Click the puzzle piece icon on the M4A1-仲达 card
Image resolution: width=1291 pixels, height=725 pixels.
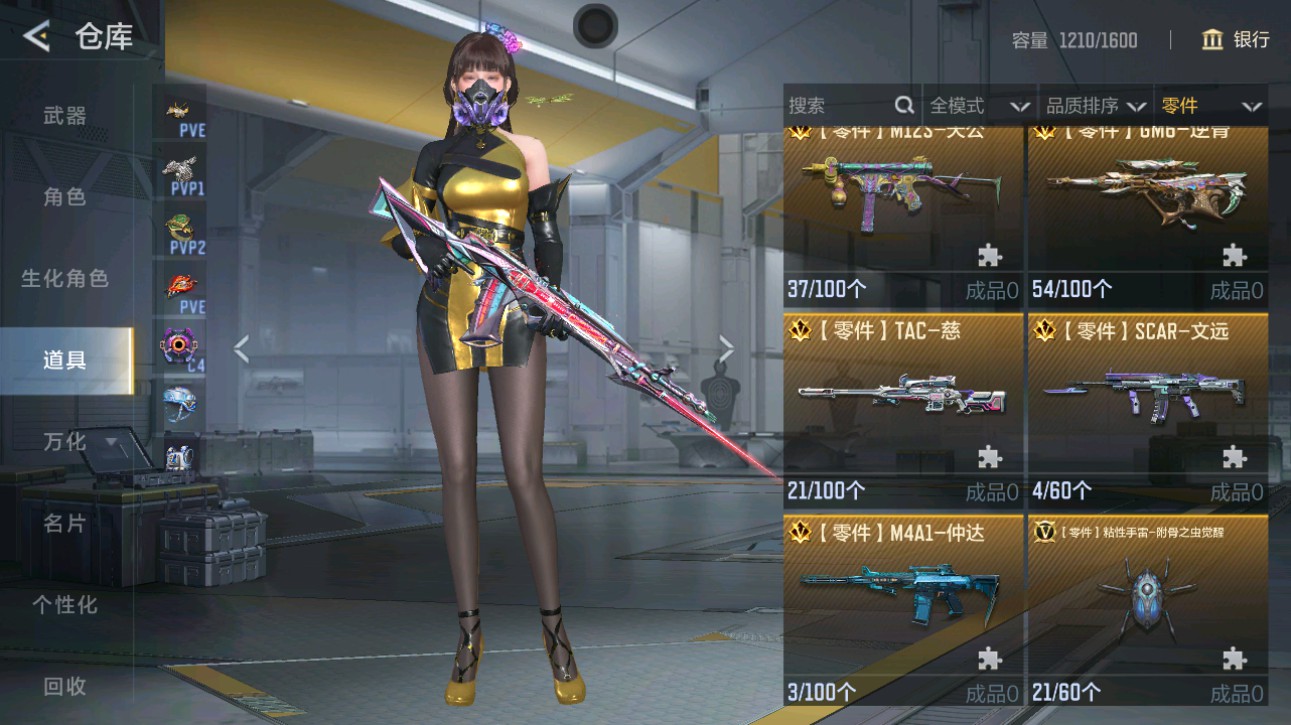coord(988,656)
